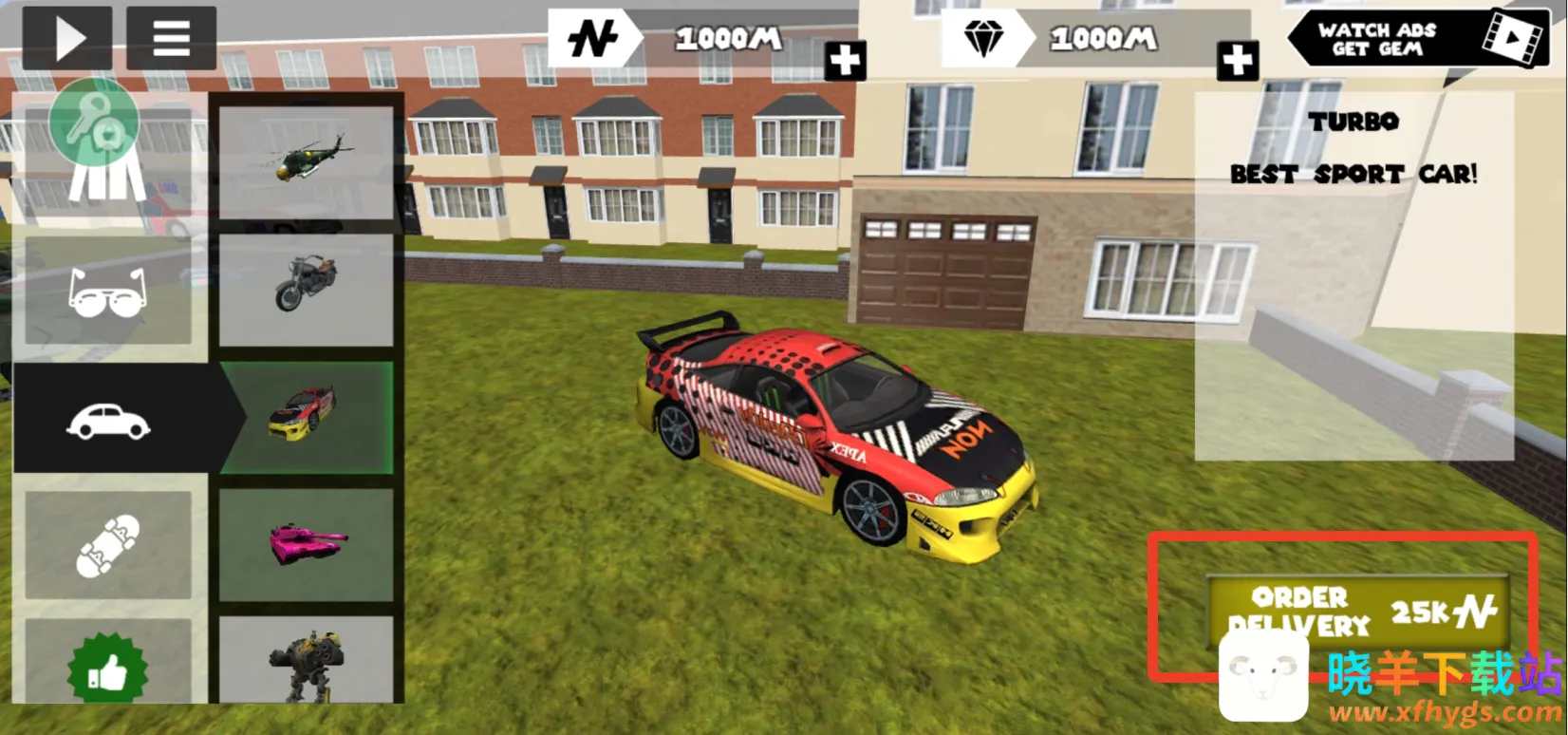Open the hamburger menu
The image size is (1568, 735).
171,38
